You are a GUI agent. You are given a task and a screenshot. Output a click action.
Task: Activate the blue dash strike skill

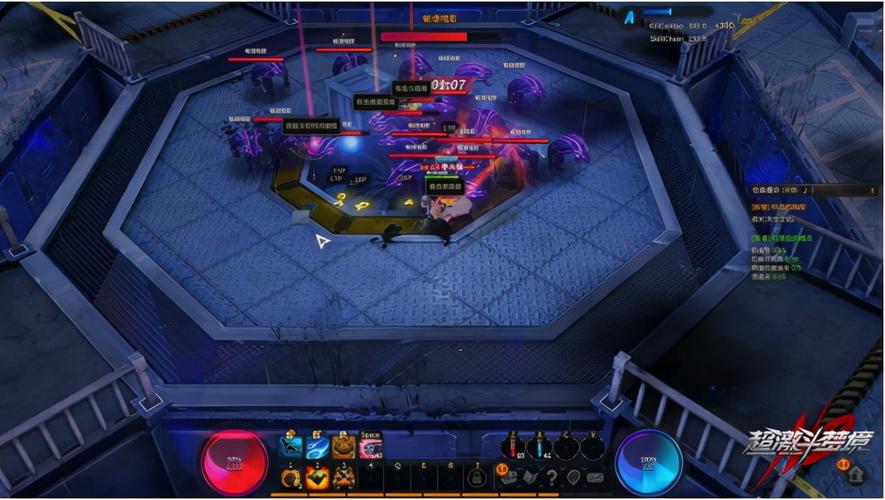coord(292,447)
